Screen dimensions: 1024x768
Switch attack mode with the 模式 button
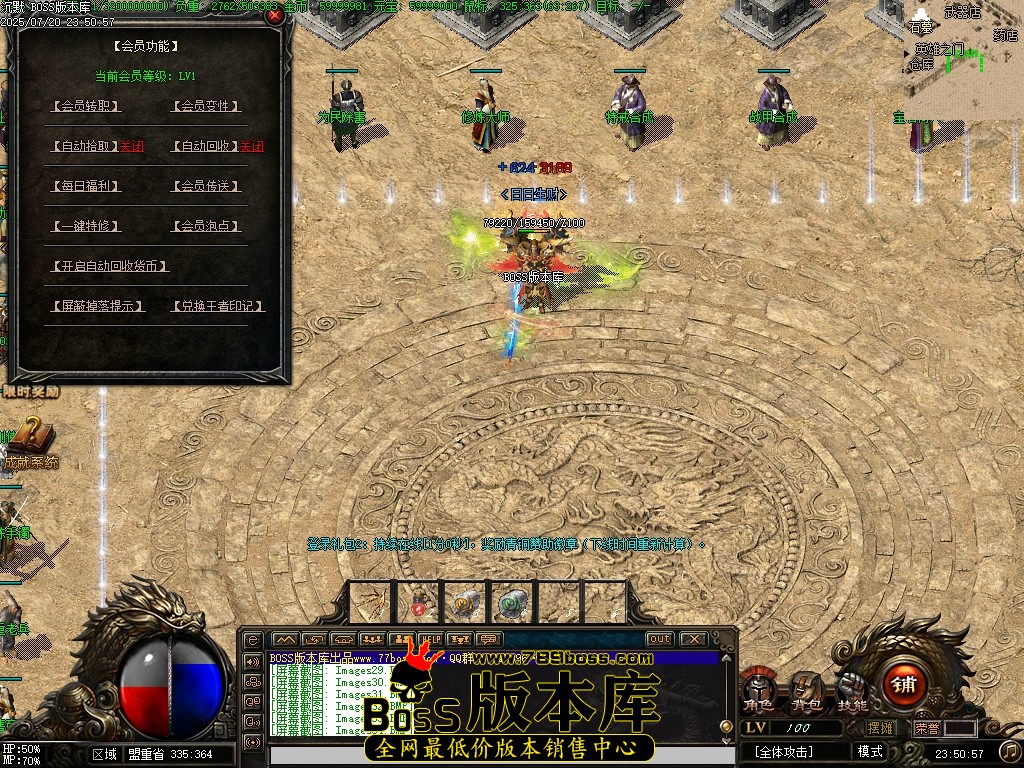click(x=870, y=751)
